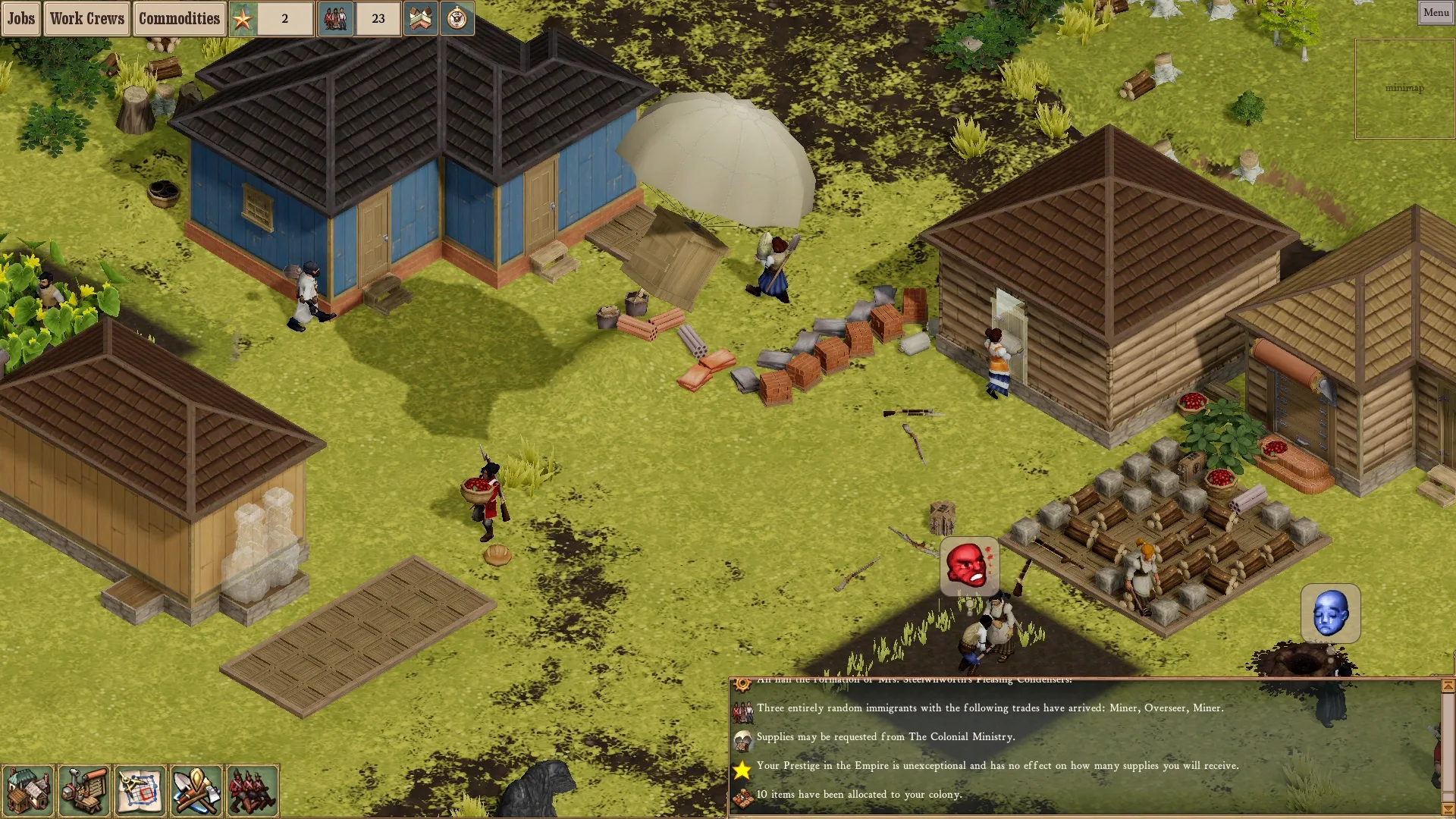Click the sad blue face alert
The image size is (1456, 819).
point(1330,613)
